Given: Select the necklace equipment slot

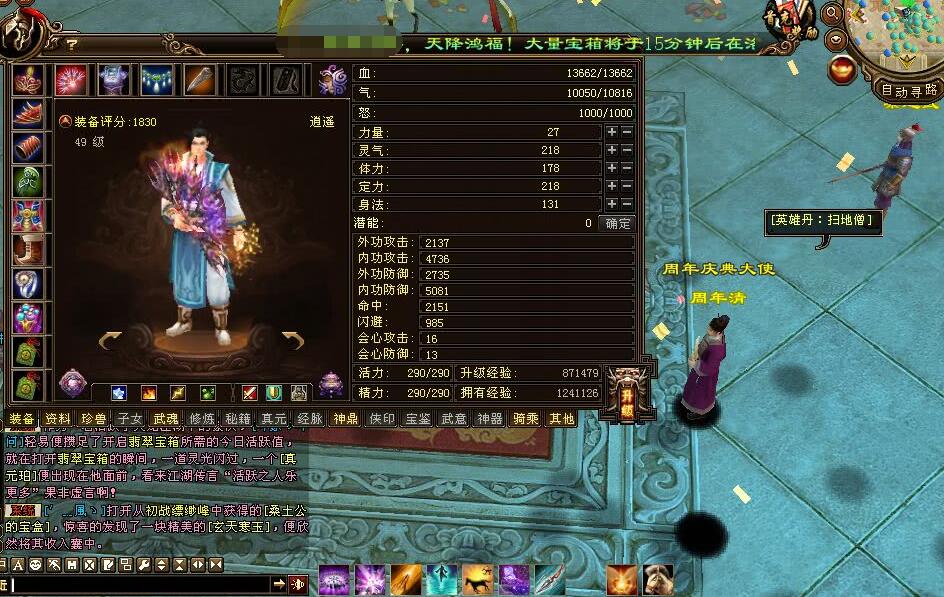Looking at the screenshot, I should pos(156,79).
